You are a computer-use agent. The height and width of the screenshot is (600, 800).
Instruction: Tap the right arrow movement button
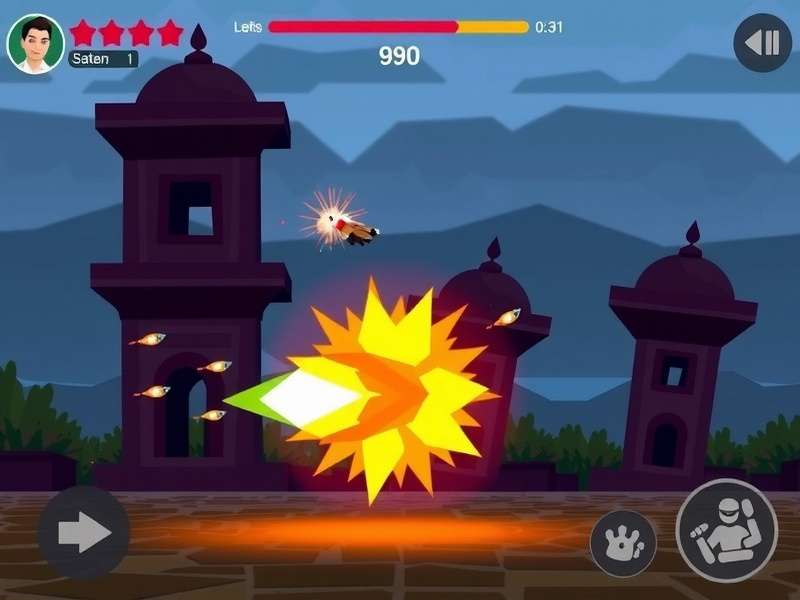84,532
